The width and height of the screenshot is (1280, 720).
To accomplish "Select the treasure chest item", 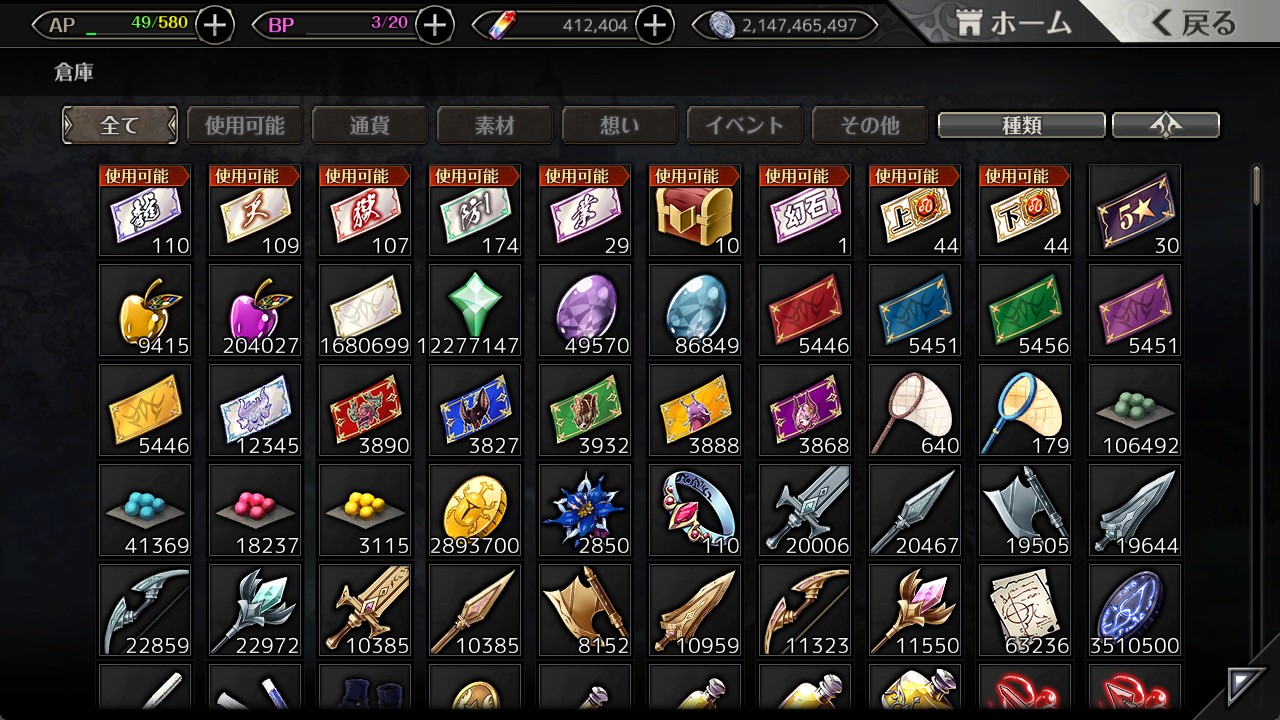I will pyautogui.click(x=695, y=211).
